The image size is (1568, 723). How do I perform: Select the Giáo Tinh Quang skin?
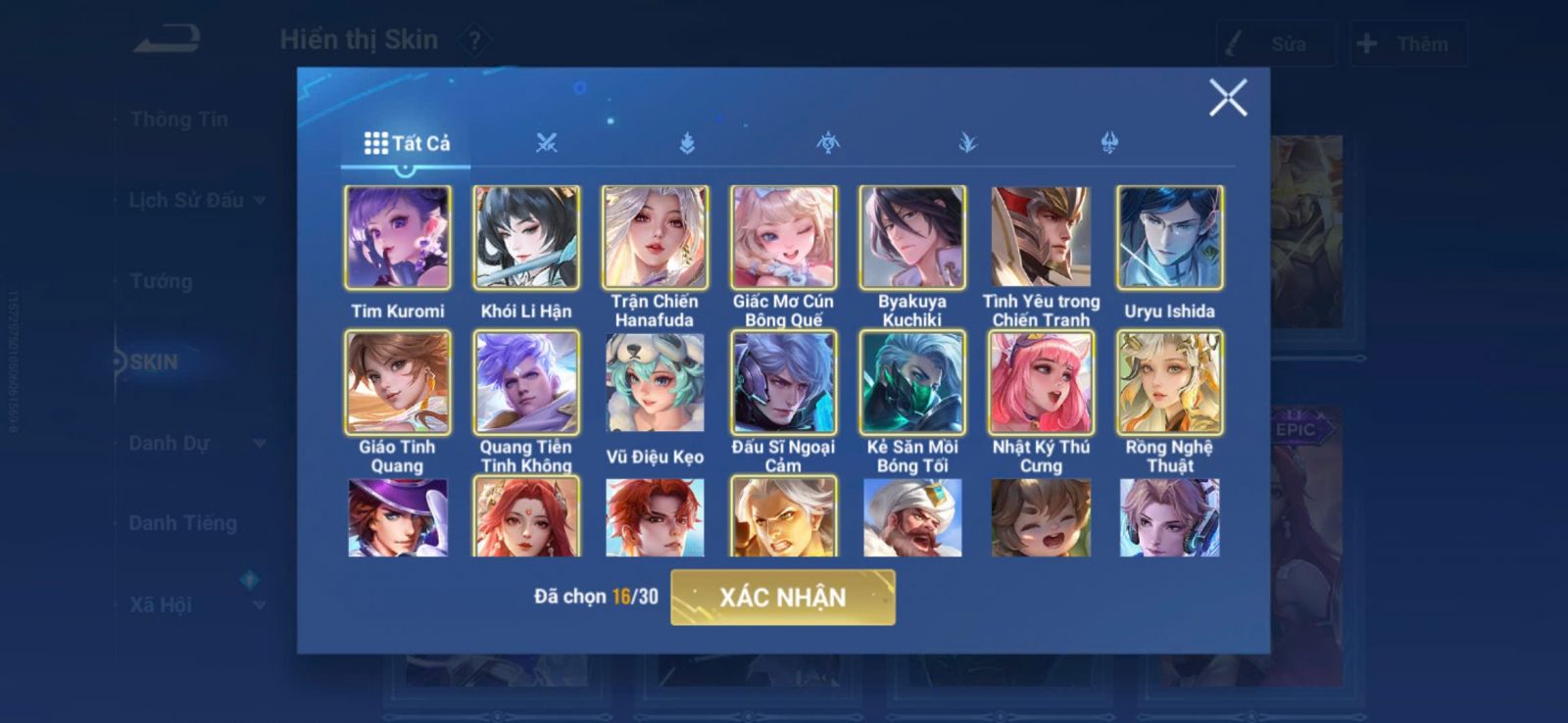coord(397,383)
